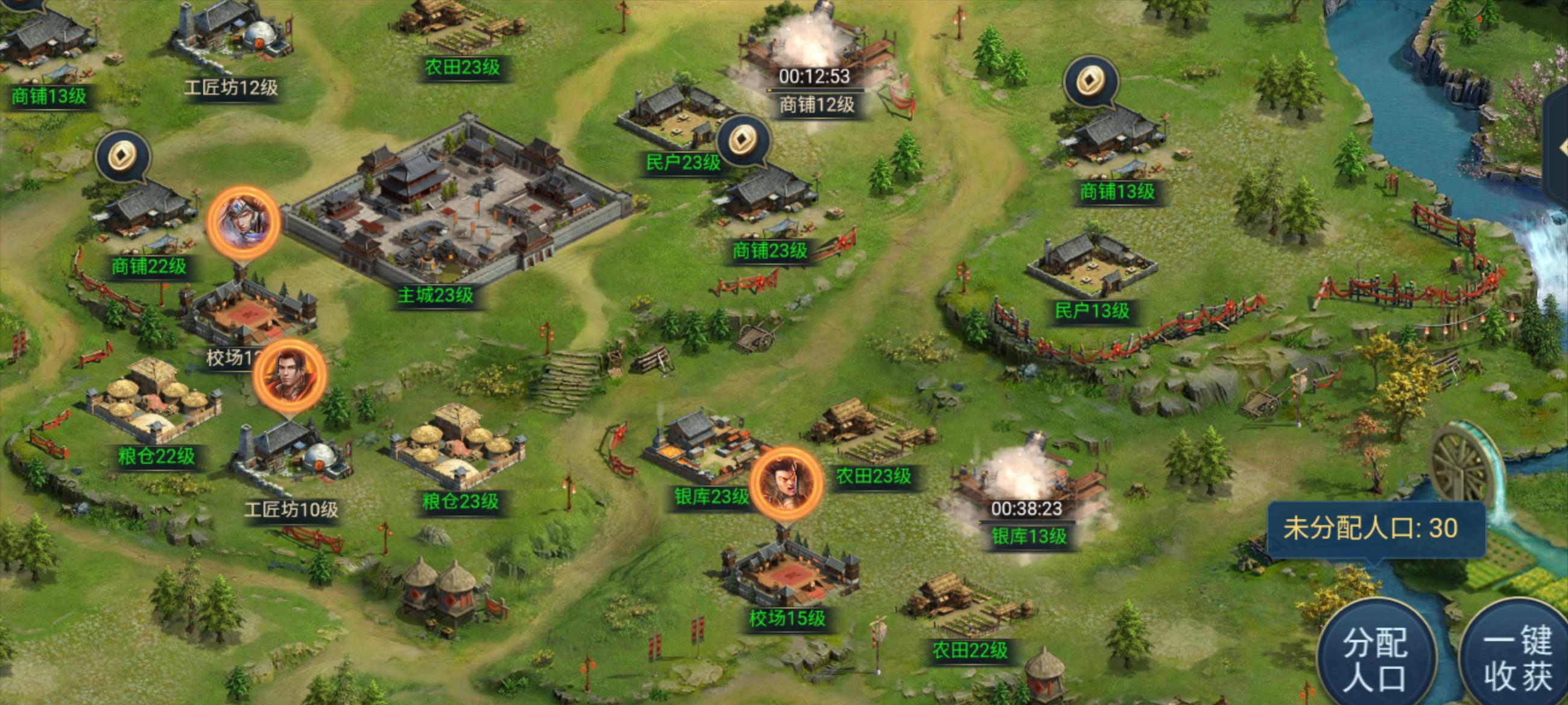Select the 银库23级 treasury label
1568x705 pixels.
point(711,497)
